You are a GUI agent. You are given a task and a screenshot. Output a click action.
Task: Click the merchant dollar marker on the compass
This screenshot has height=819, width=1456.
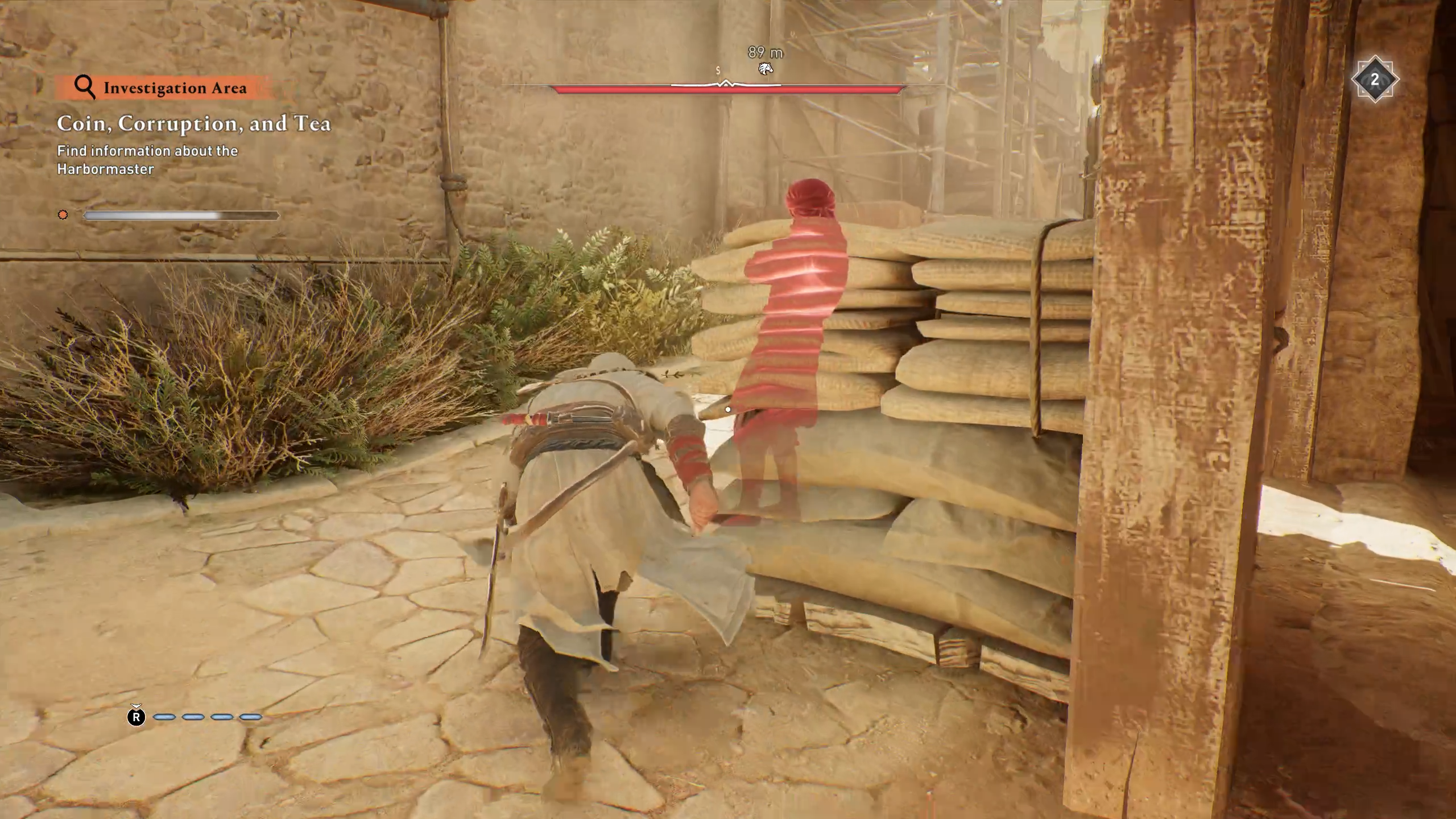(x=719, y=72)
